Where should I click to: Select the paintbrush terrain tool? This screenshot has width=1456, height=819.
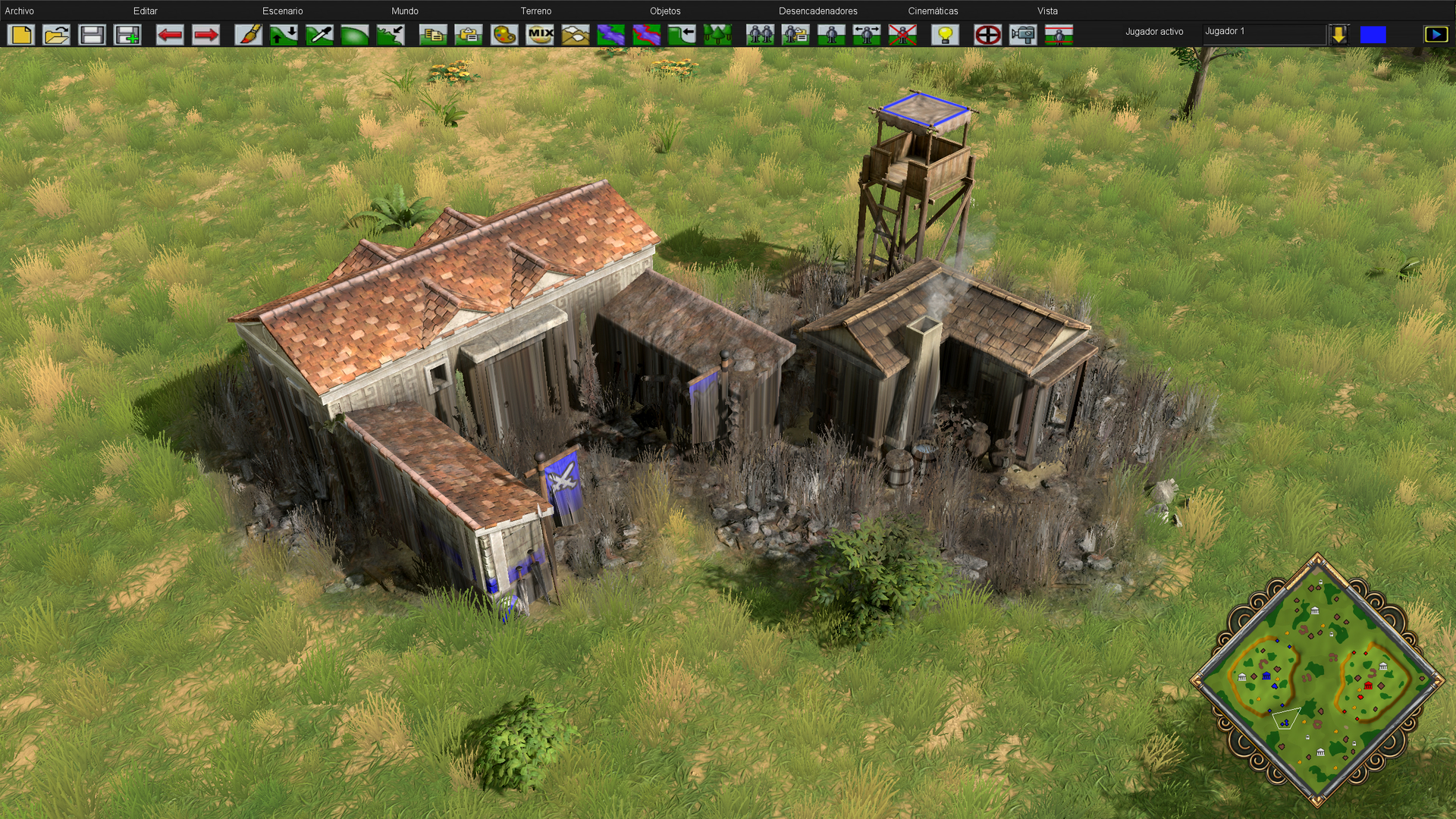[248, 35]
